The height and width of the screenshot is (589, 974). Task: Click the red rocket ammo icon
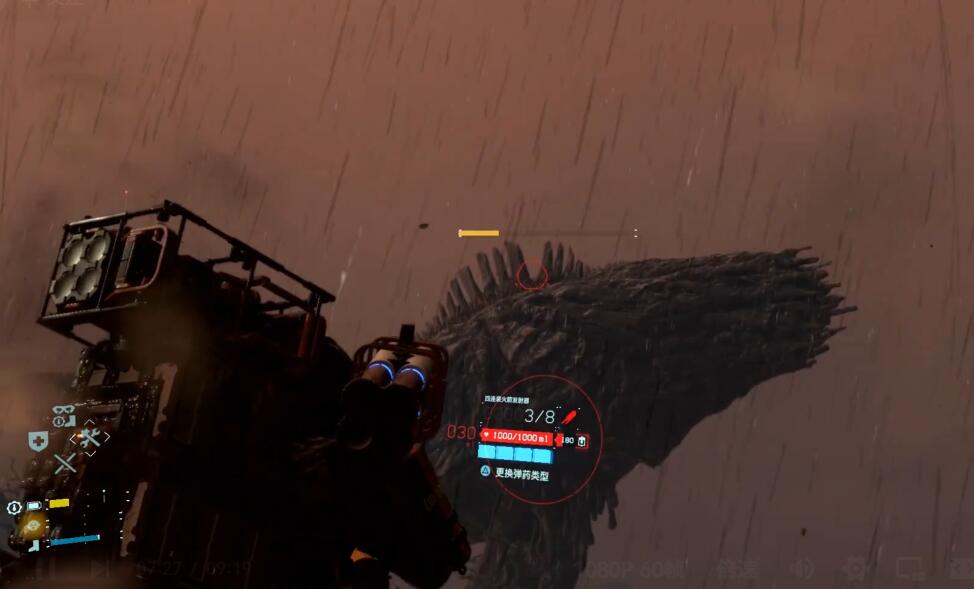point(569,416)
